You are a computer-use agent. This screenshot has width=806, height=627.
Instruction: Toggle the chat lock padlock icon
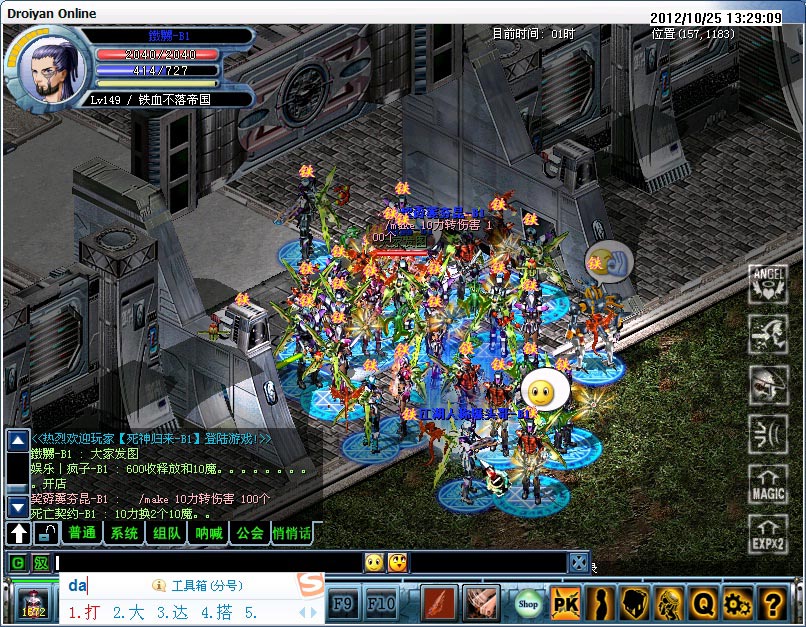(45, 533)
